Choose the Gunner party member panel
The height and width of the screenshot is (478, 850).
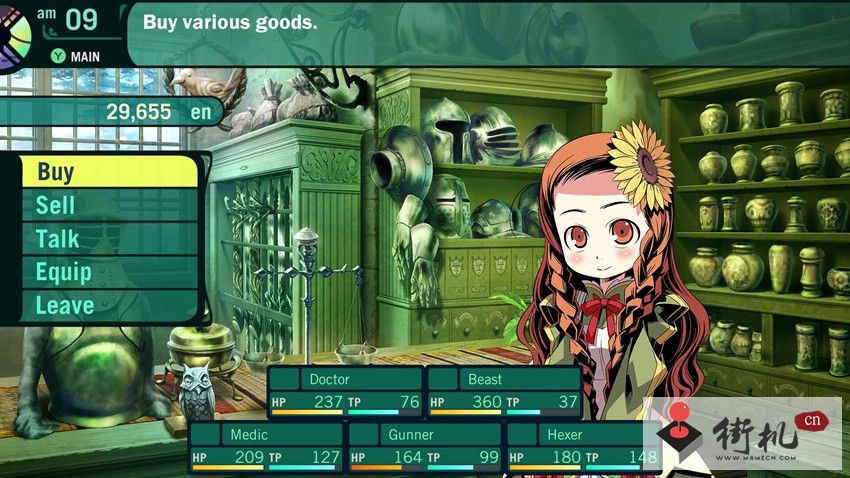pyautogui.click(x=424, y=447)
